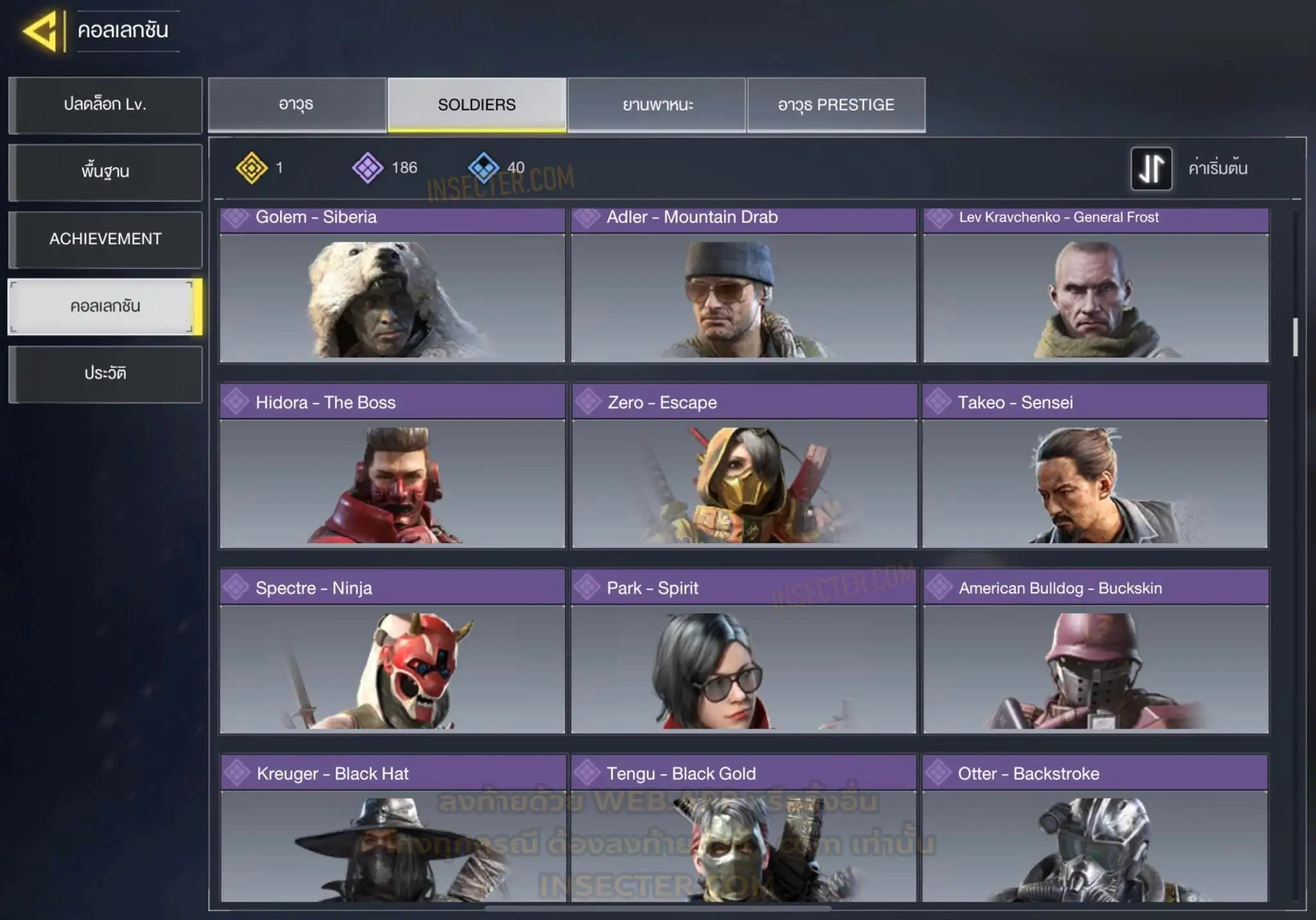Open the ACHIEVEMENT section
Screen dimensions: 1316x920
[105, 239]
